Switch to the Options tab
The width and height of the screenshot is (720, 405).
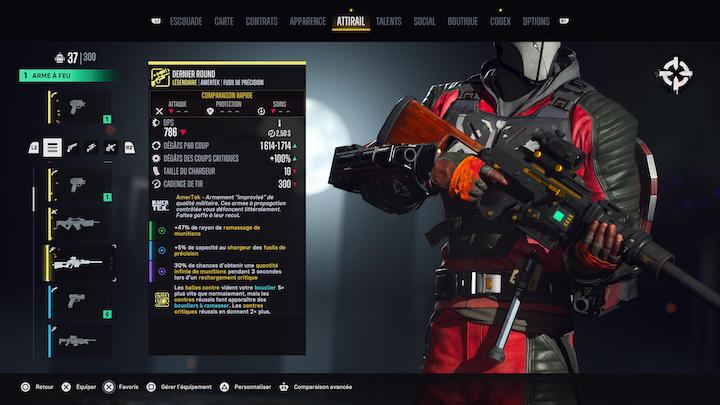(x=536, y=21)
